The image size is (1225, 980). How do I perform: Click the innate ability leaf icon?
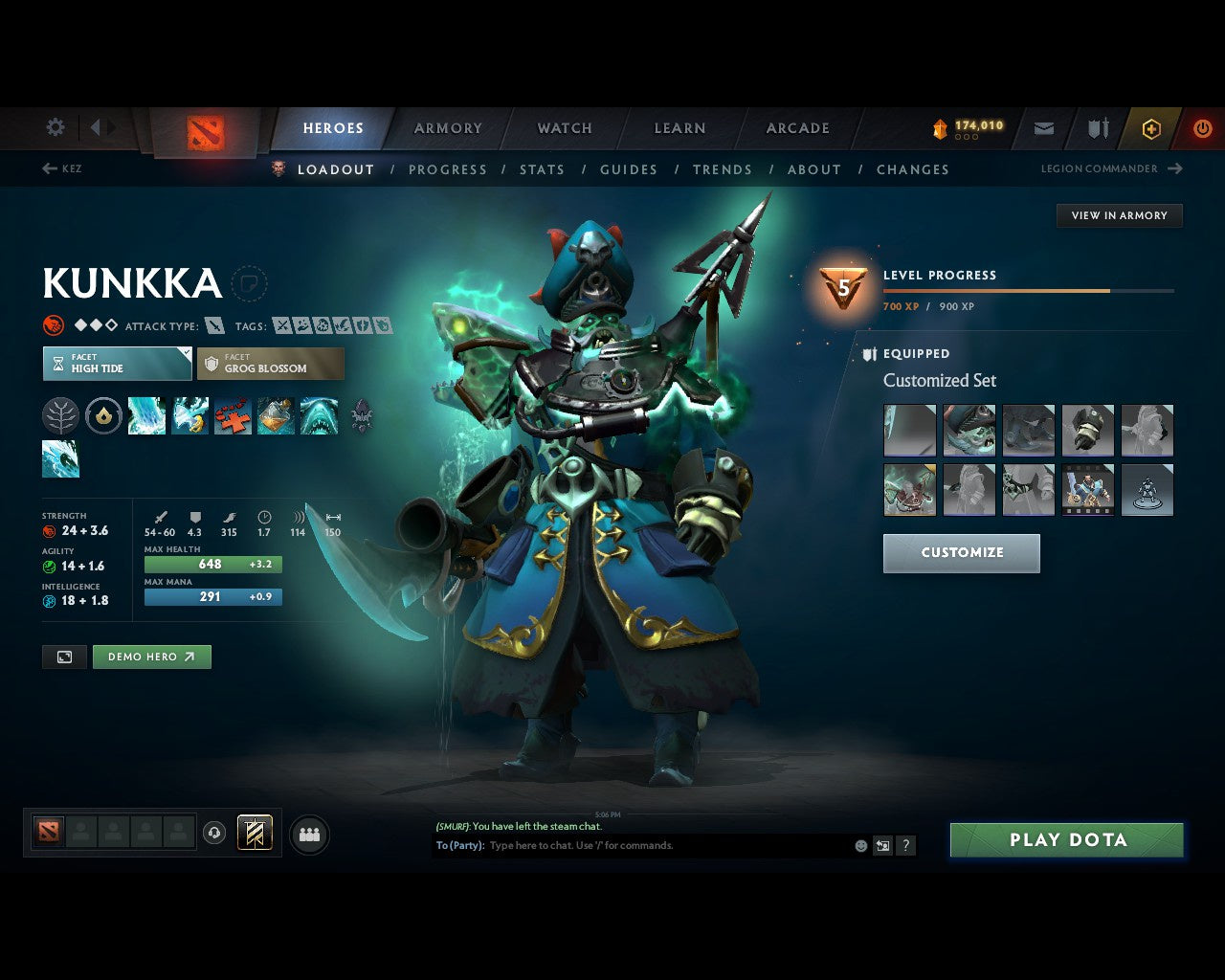tap(60, 415)
